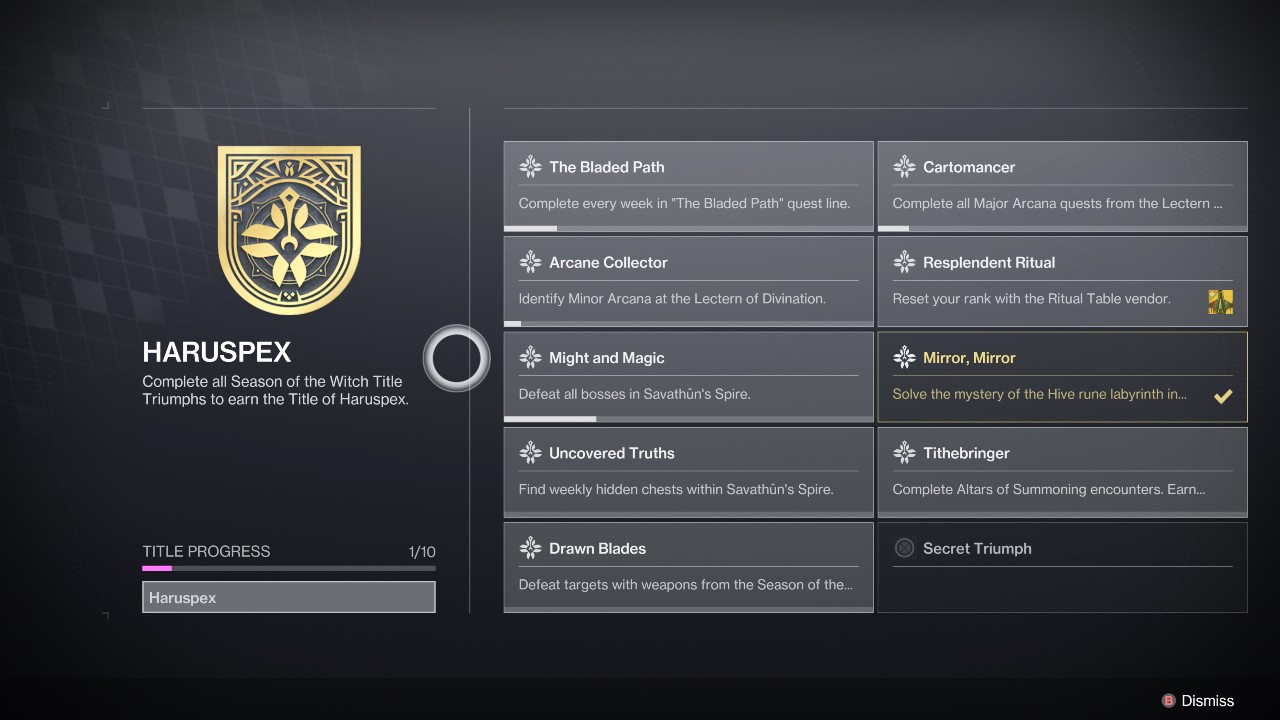Click the completion checkmark on Mirror, Mirror
This screenshot has height=720, width=1280.
[1223, 396]
